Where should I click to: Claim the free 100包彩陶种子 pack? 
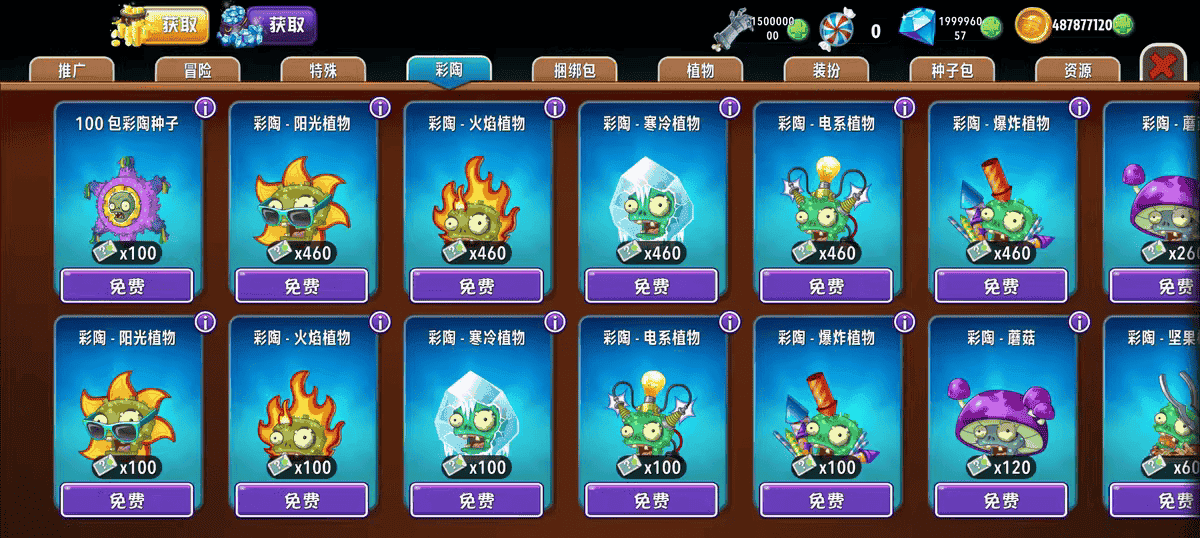click(x=127, y=286)
